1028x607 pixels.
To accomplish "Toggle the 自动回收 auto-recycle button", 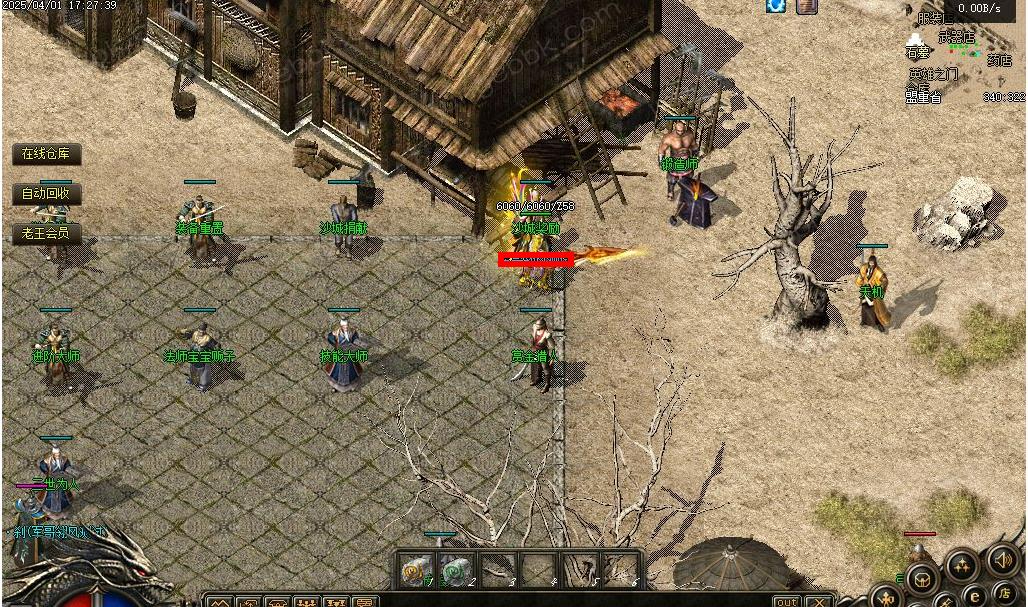I will click(46, 194).
